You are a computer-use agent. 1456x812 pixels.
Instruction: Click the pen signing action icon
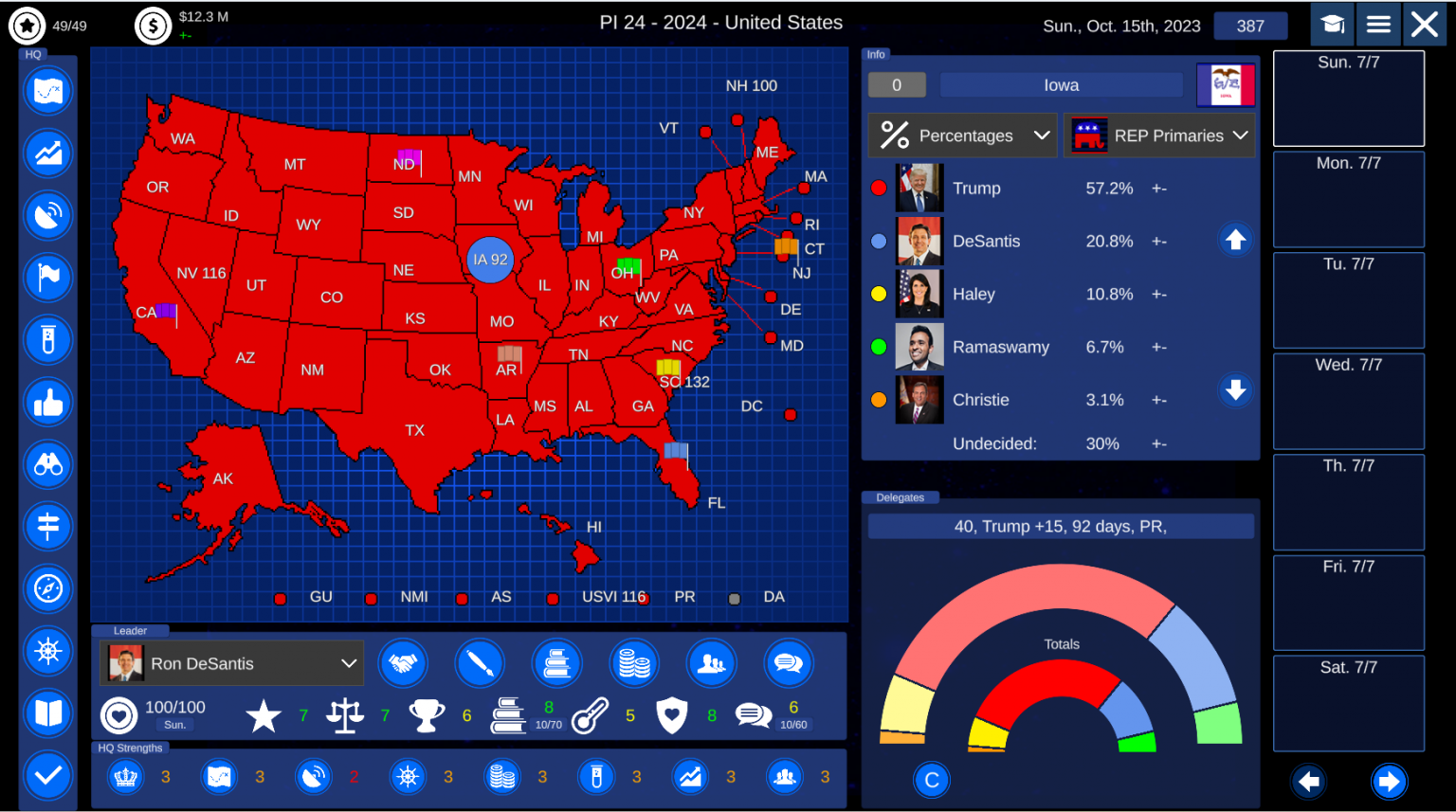(480, 663)
